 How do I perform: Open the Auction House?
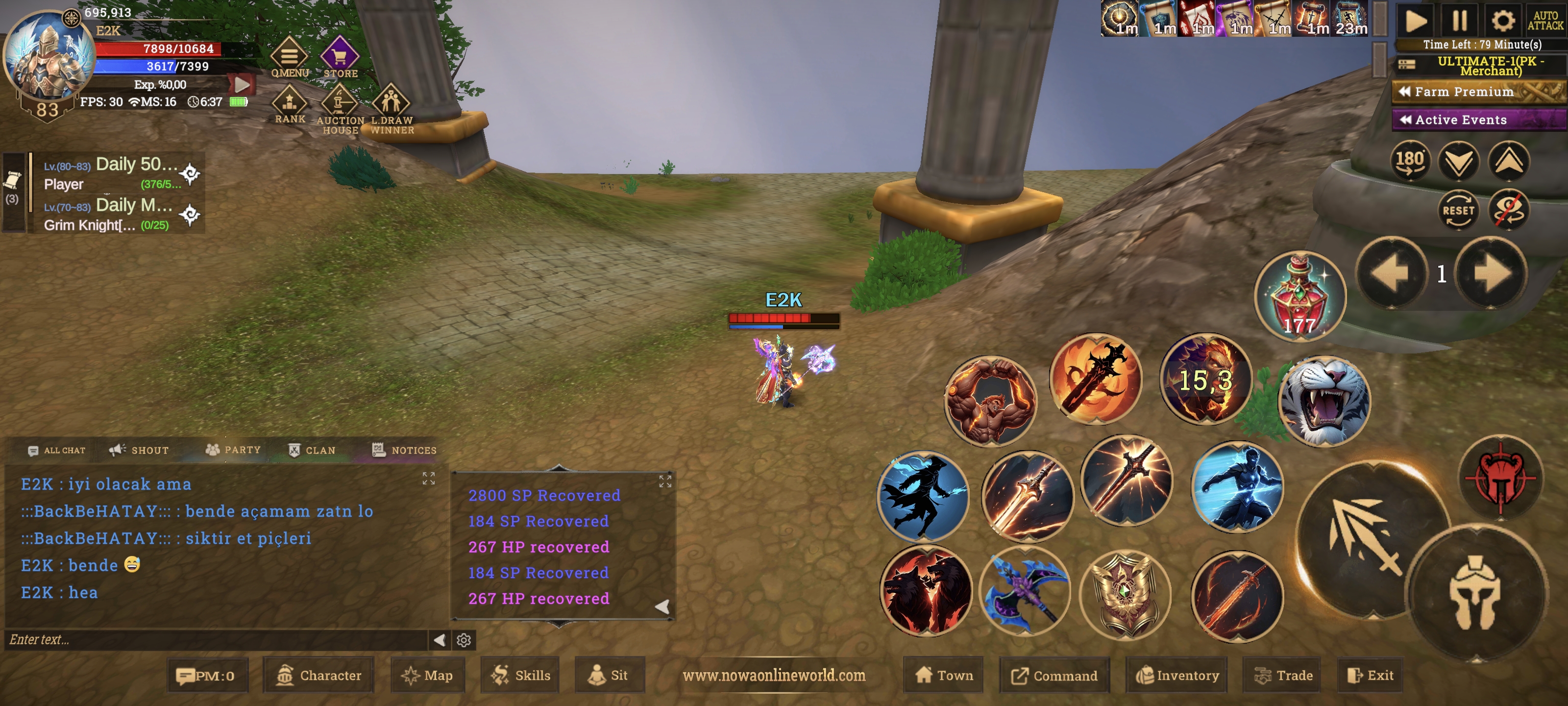coord(340,106)
